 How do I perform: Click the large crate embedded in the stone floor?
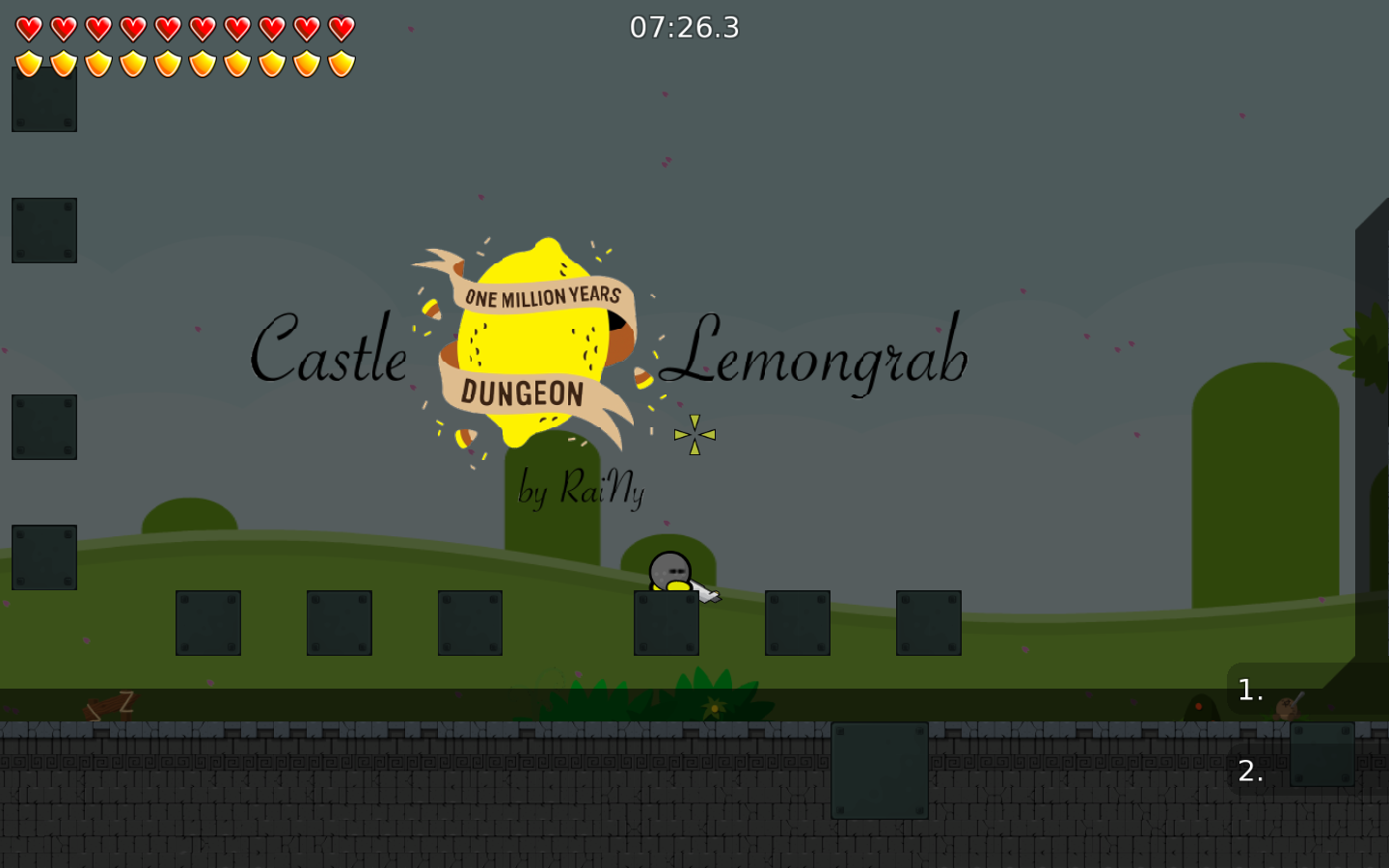pos(878,772)
